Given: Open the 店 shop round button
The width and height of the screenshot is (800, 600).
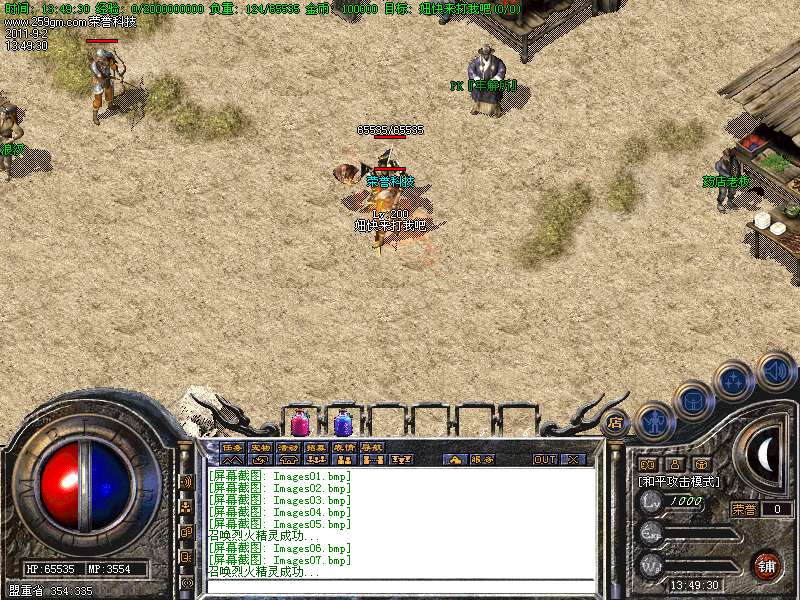Looking at the screenshot, I should click(x=614, y=423).
